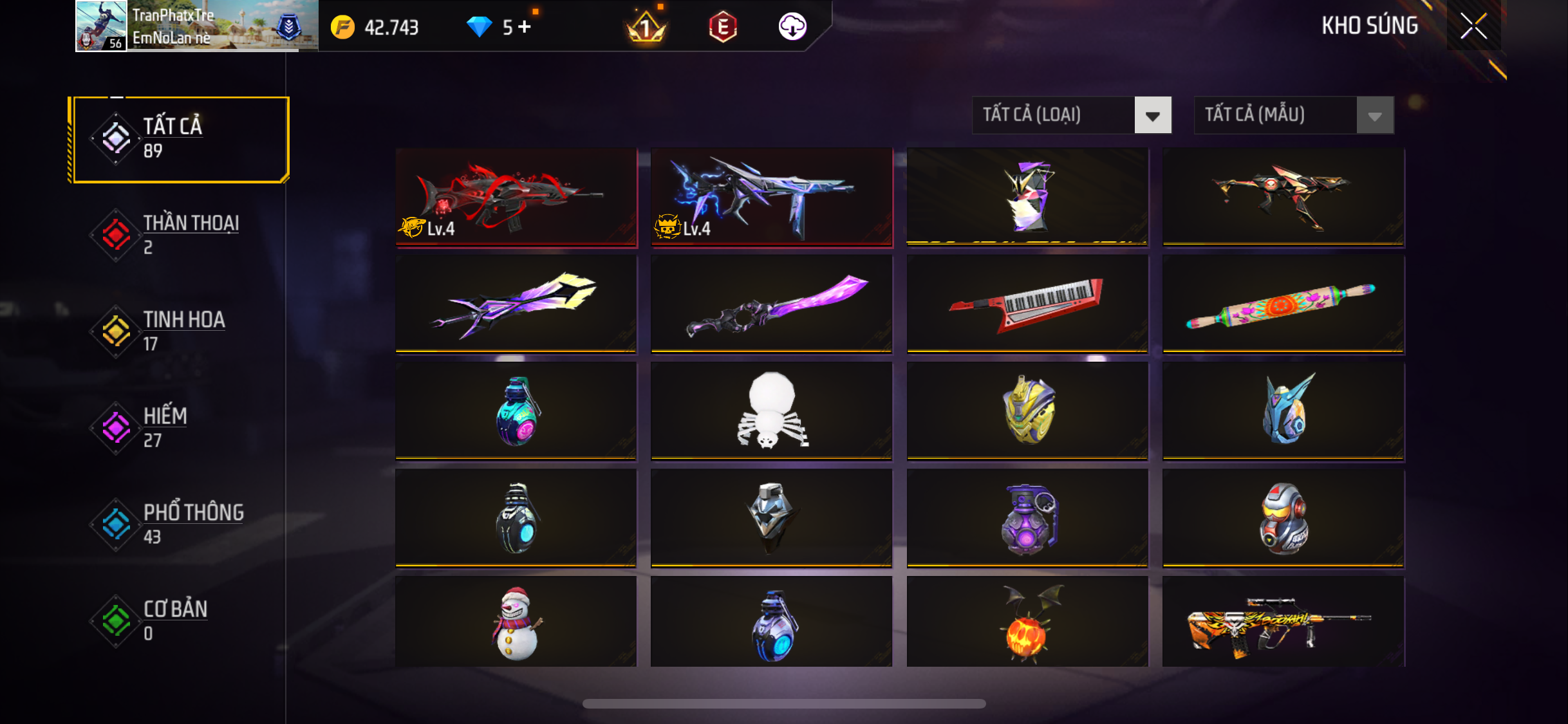Select the floral rolling pin skin
This screenshot has width=1568, height=724.
pos(1283,303)
